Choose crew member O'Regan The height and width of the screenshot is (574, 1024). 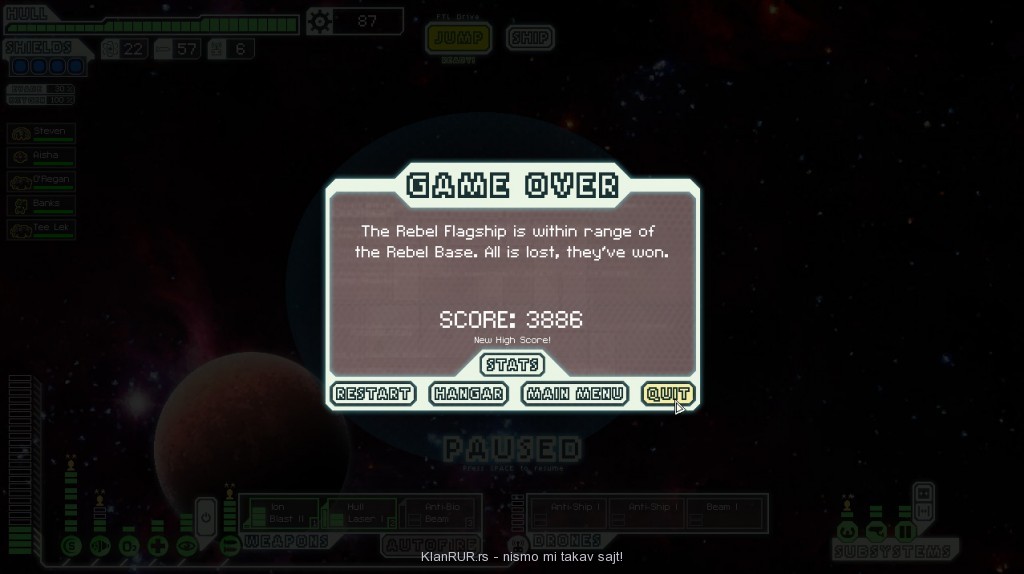click(x=41, y=181)
